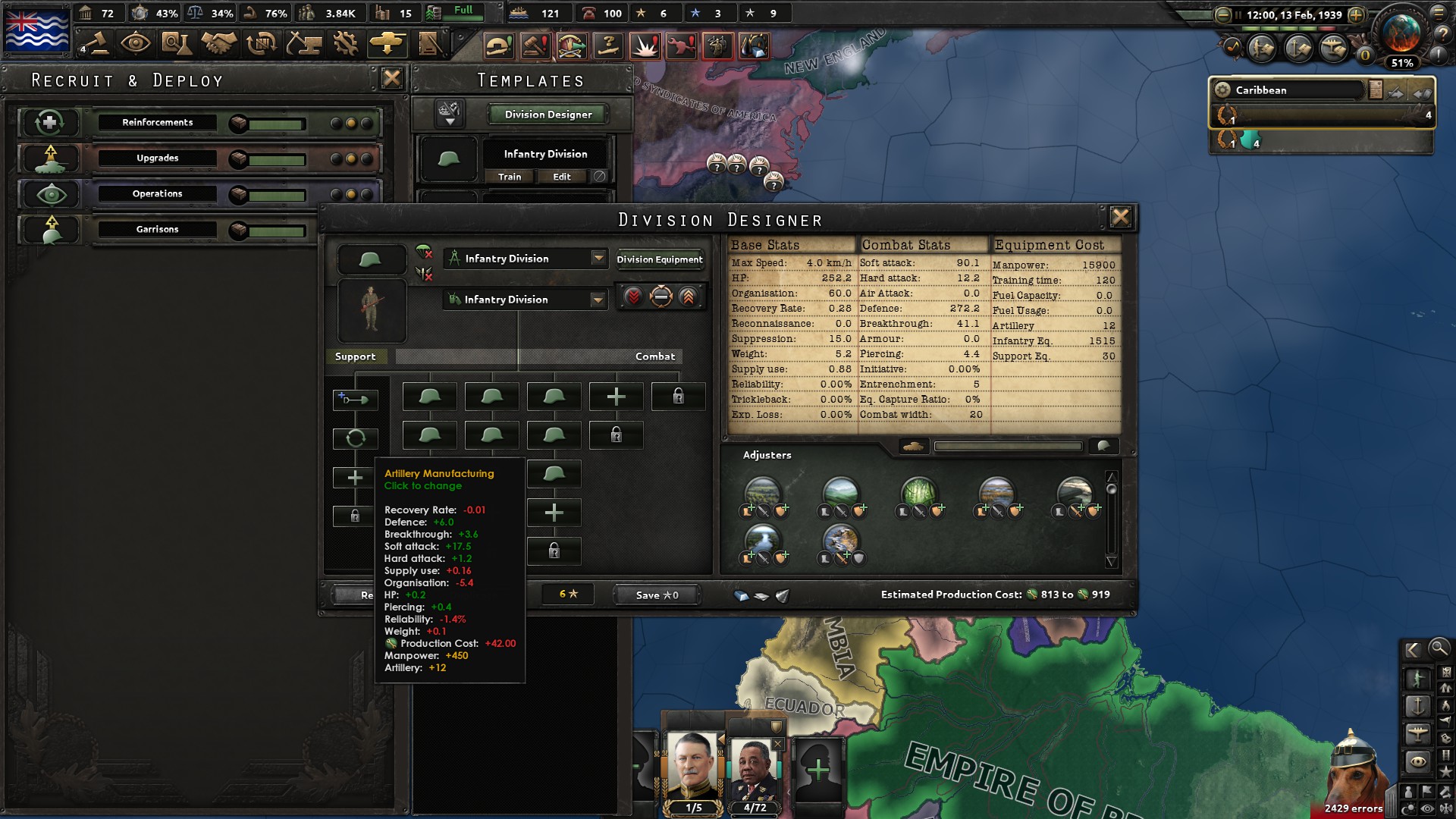Train the Infantry Division template
The image size is (1456, 819).
(510, 177)
